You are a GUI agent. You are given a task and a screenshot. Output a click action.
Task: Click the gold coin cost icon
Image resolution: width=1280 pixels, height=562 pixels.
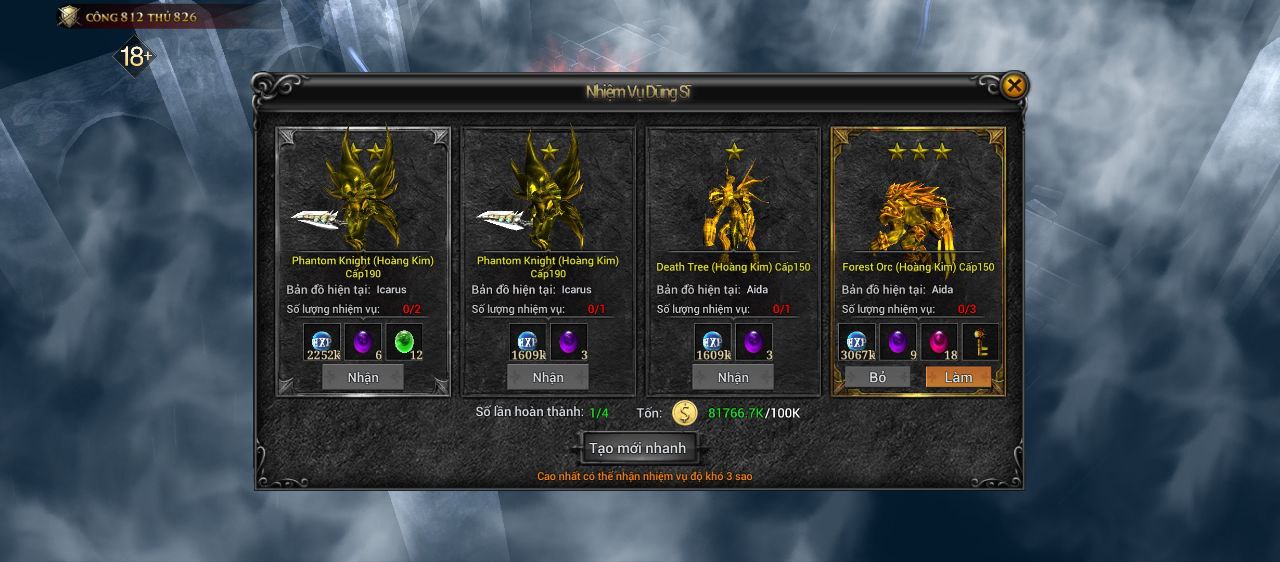click(685, 413)
